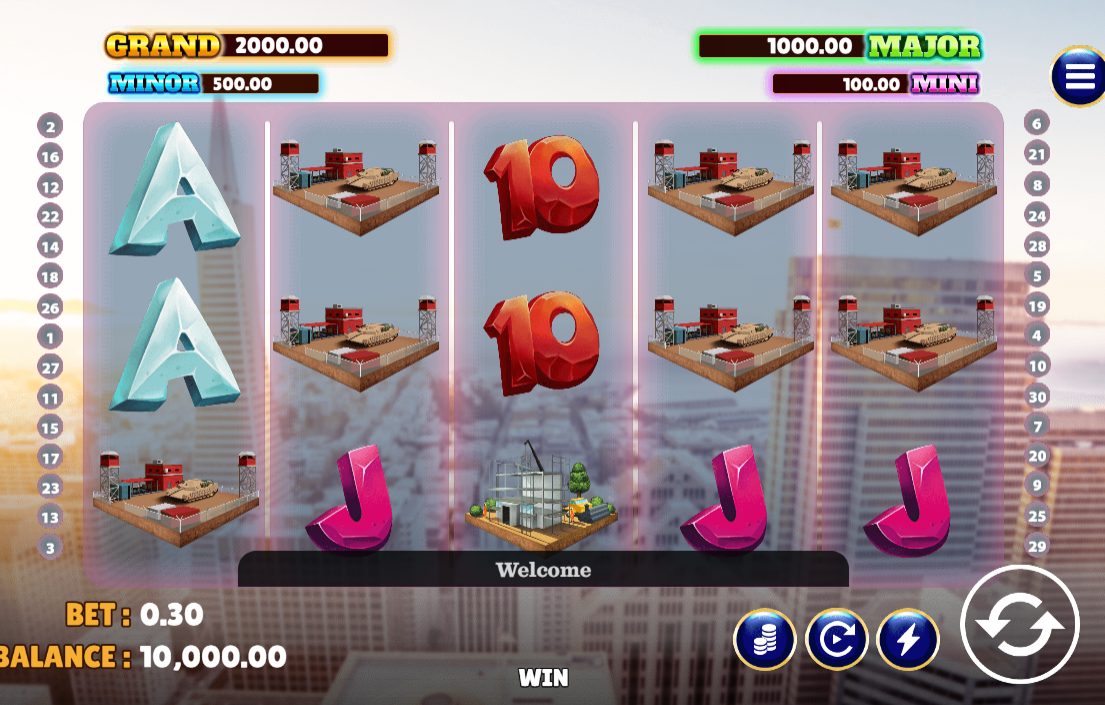
Task: Toggle the lightning bolt turbo mode
Action: 908,639
